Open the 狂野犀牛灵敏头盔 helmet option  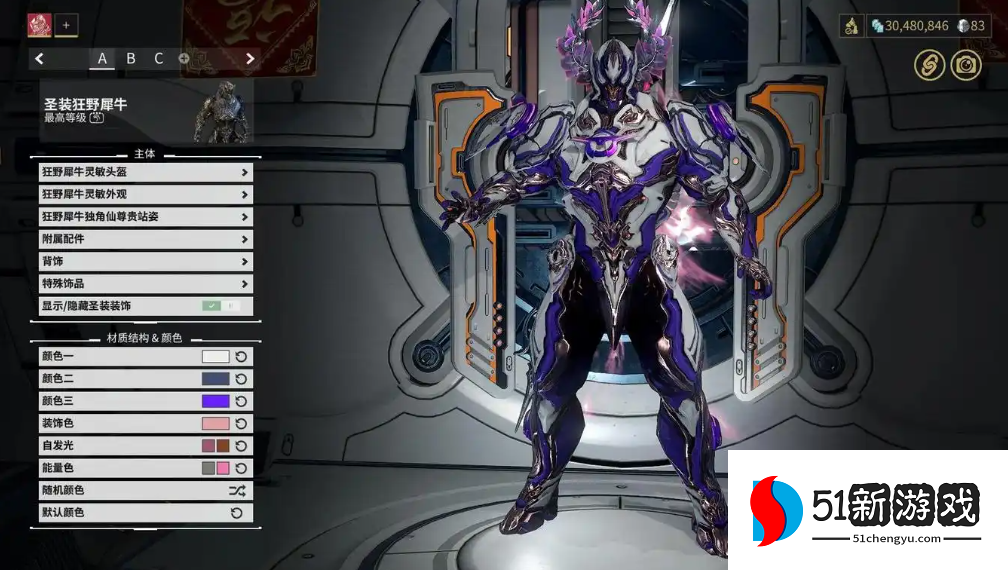(145, 172)
